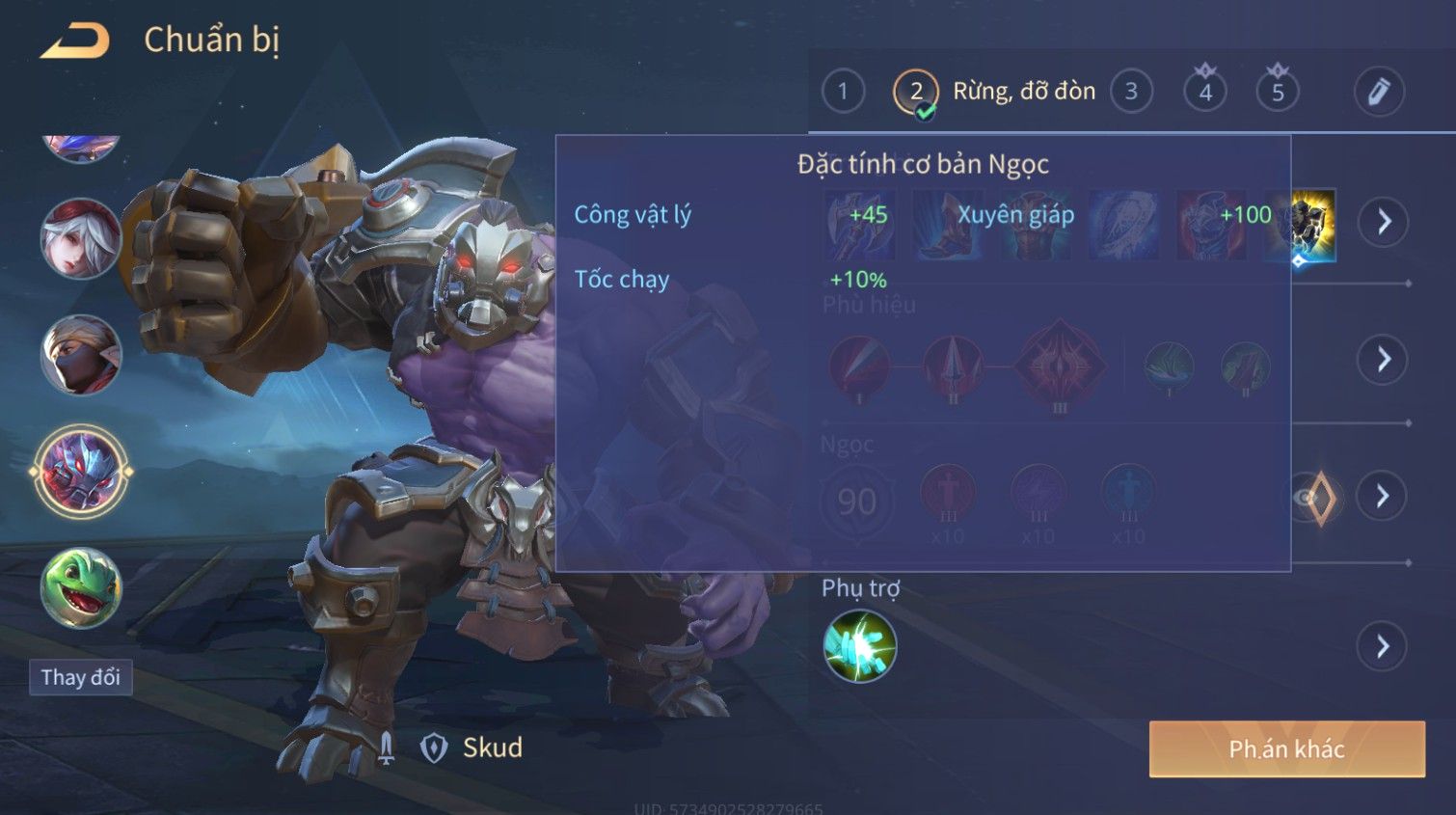Viewport: 1456px width, 815px height.
Task: Switch to loadout preset 1
Action: (843, 92)
